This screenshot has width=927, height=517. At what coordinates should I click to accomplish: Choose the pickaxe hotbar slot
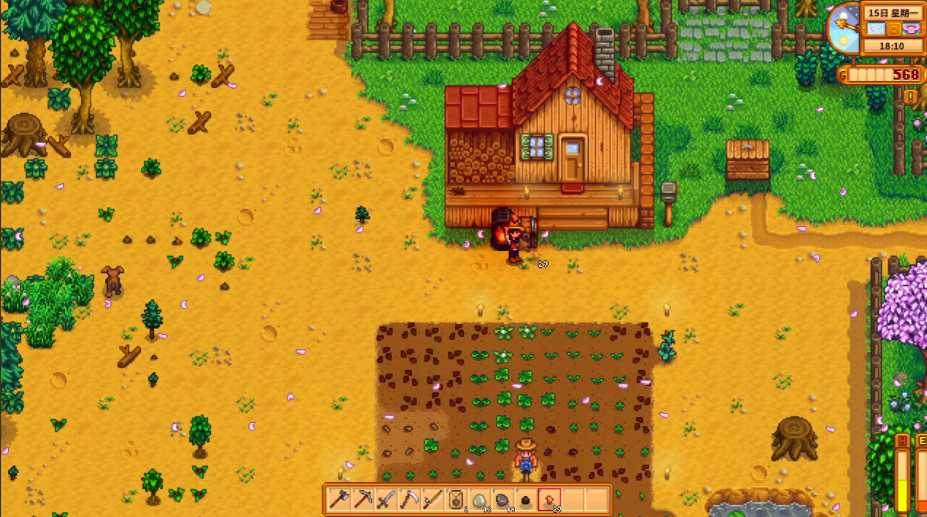pyautogui.click(x=363, y=499)
